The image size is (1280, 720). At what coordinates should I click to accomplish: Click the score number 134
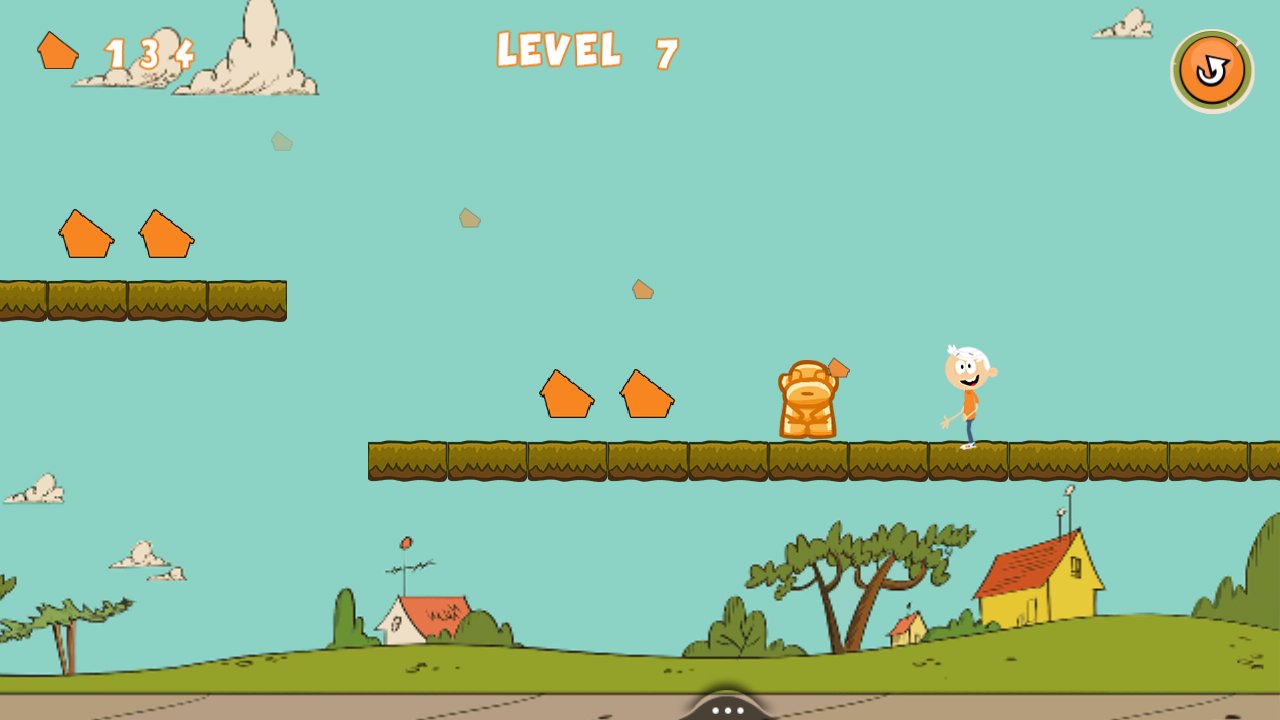point(151,52)
